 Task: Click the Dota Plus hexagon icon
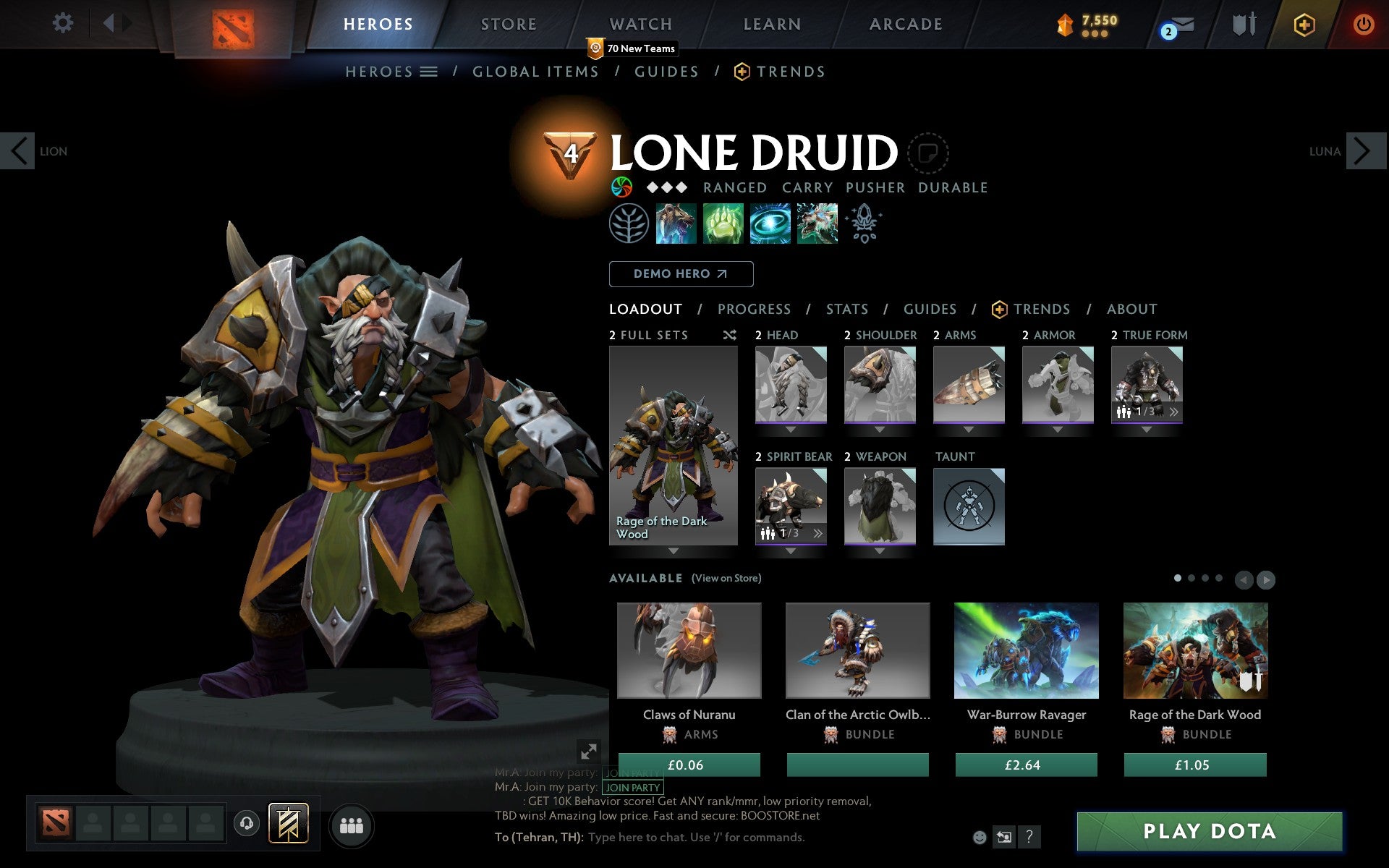pos(1302,24)
